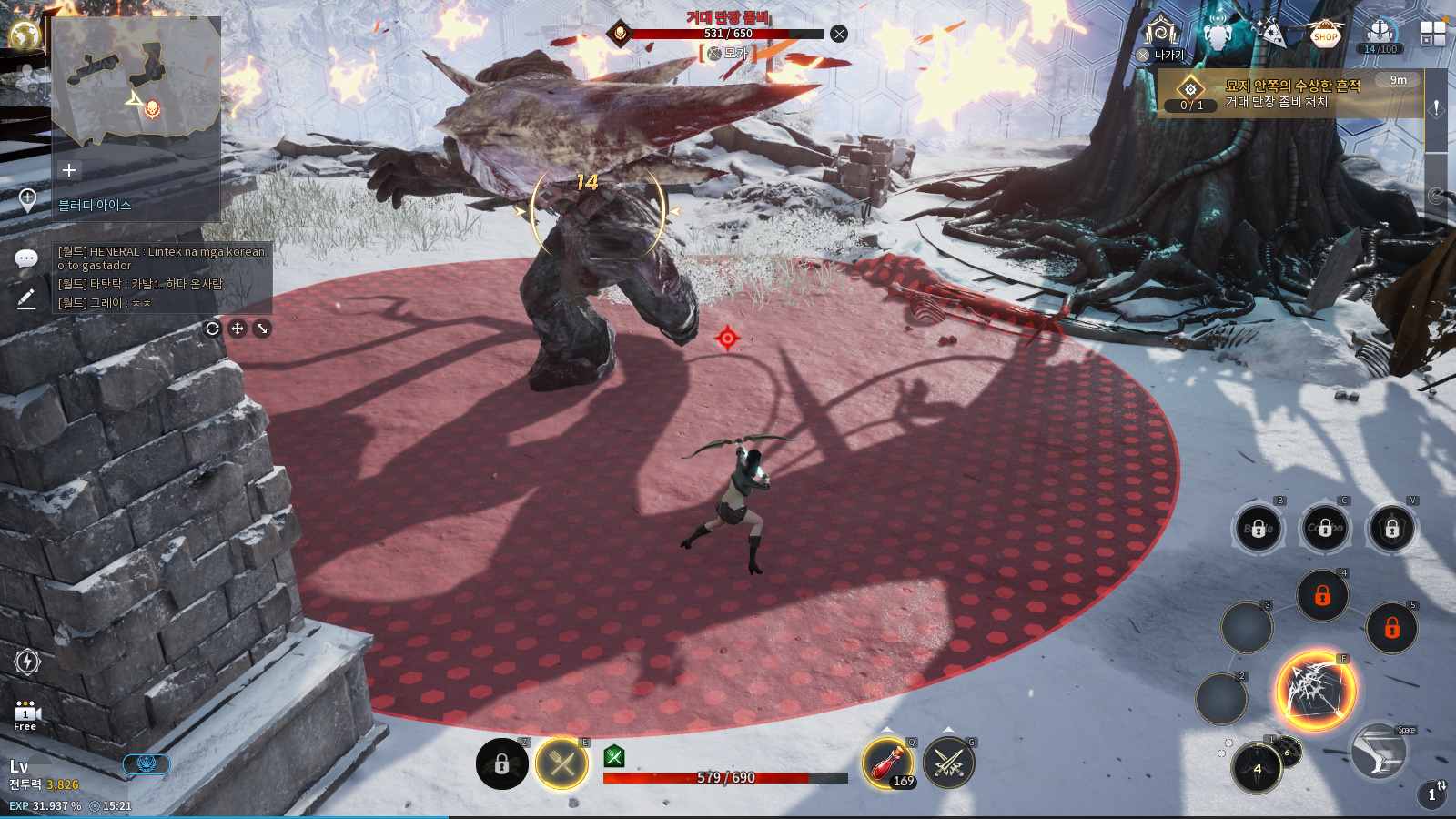Refresh the chat window with circular arrows
The image size is (1456, 819).
click(212, 329)
